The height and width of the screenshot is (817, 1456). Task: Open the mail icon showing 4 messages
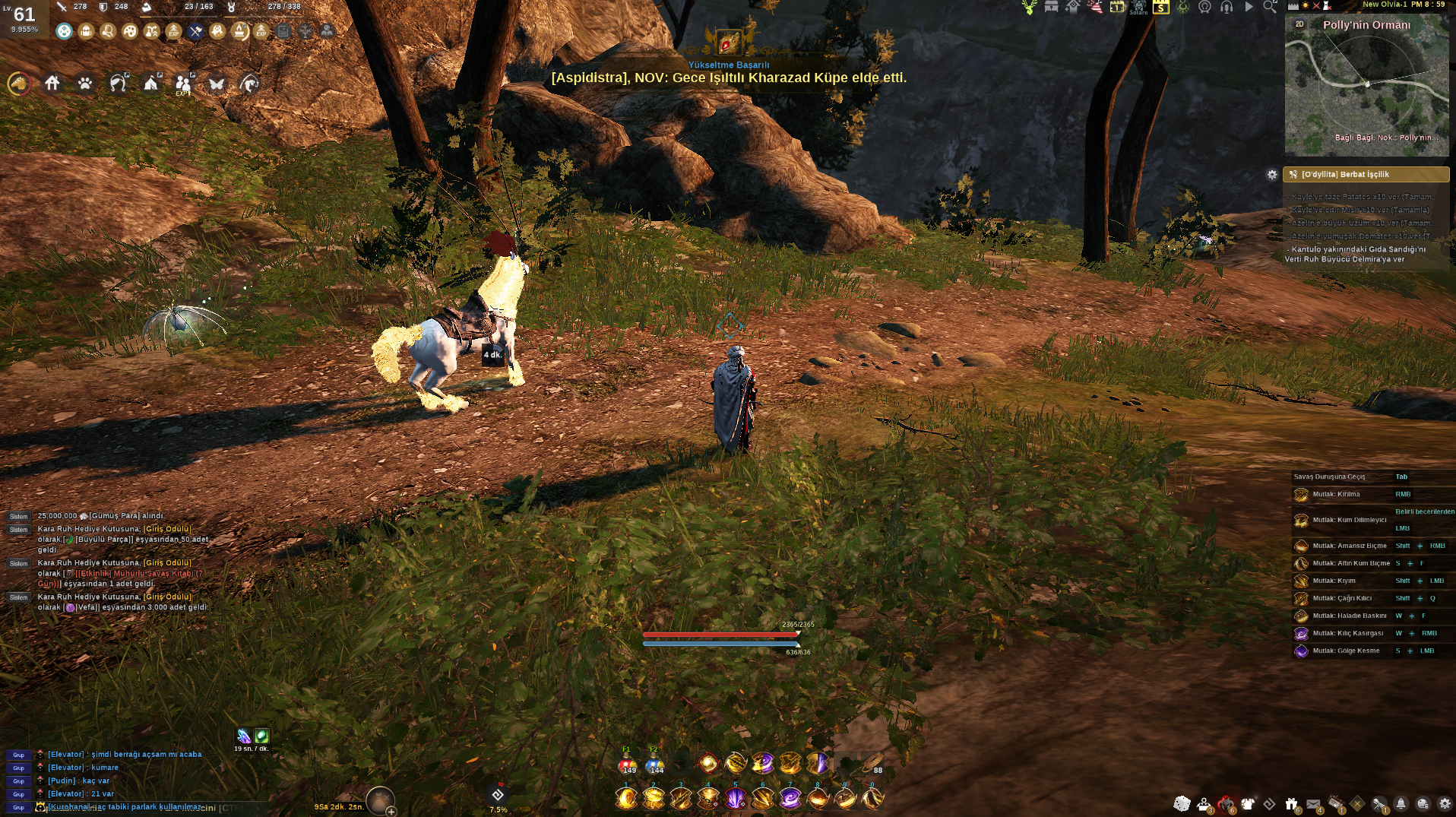[x=1312, y=804]
